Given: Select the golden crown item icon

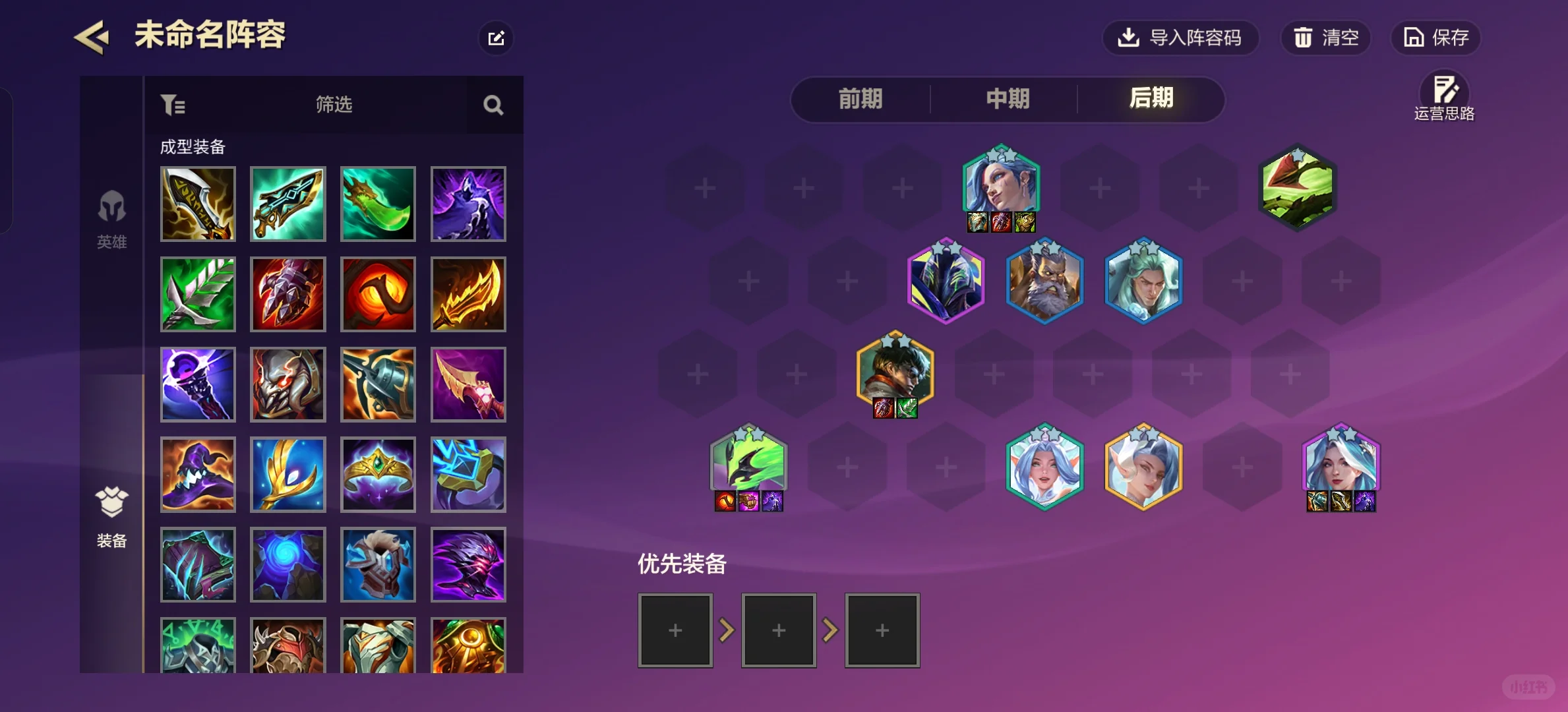Looking at the screenshot, I should click(378, 474).
